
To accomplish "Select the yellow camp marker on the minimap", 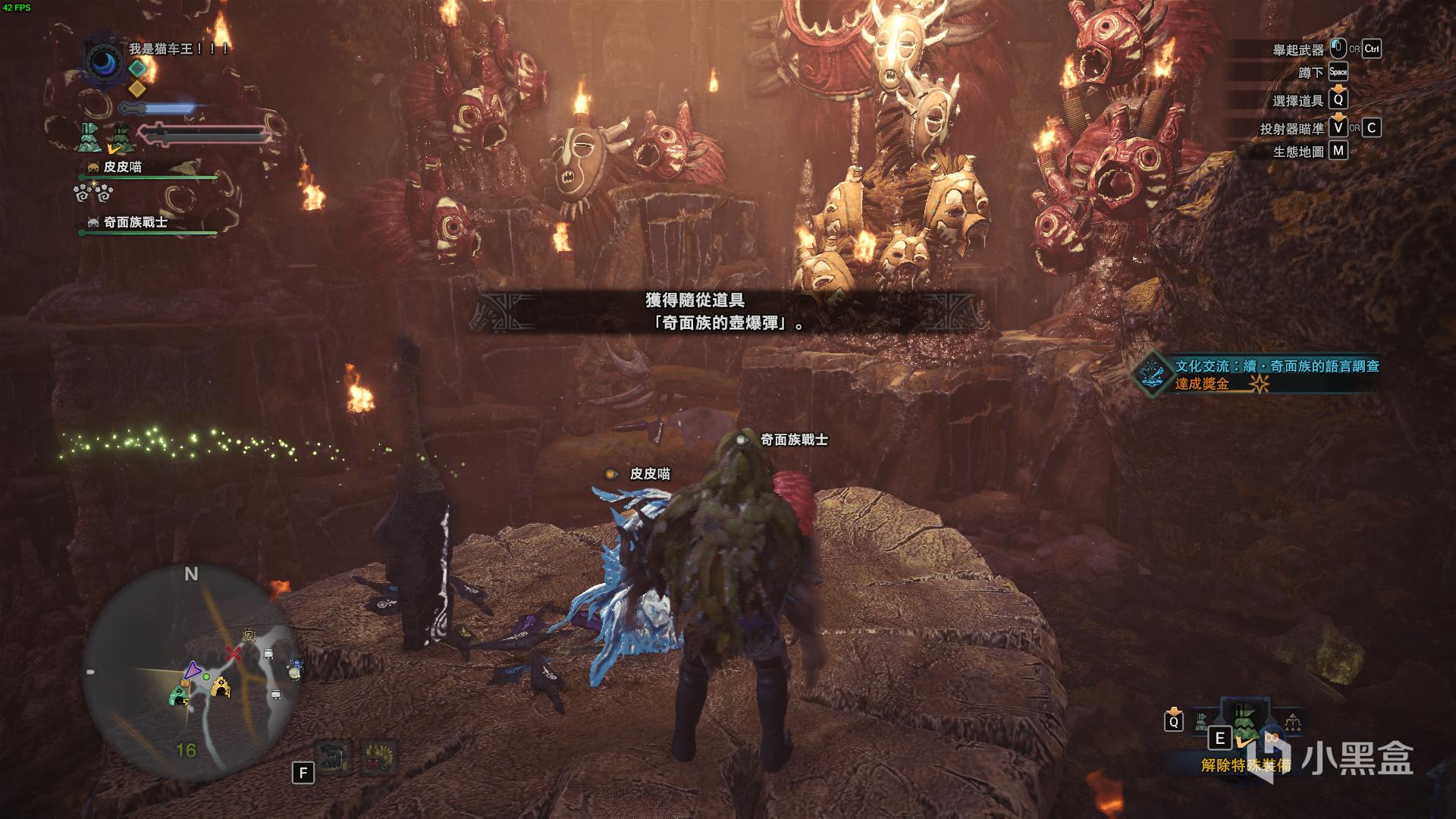I will 220,687.
